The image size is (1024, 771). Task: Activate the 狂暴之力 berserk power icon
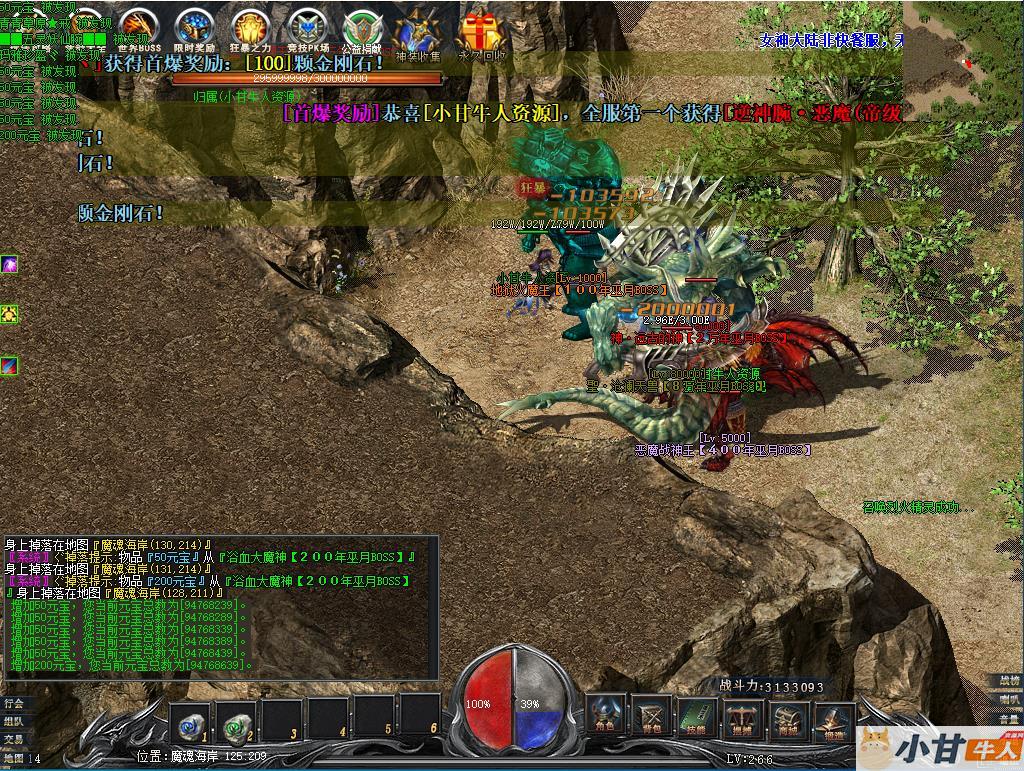249,29
